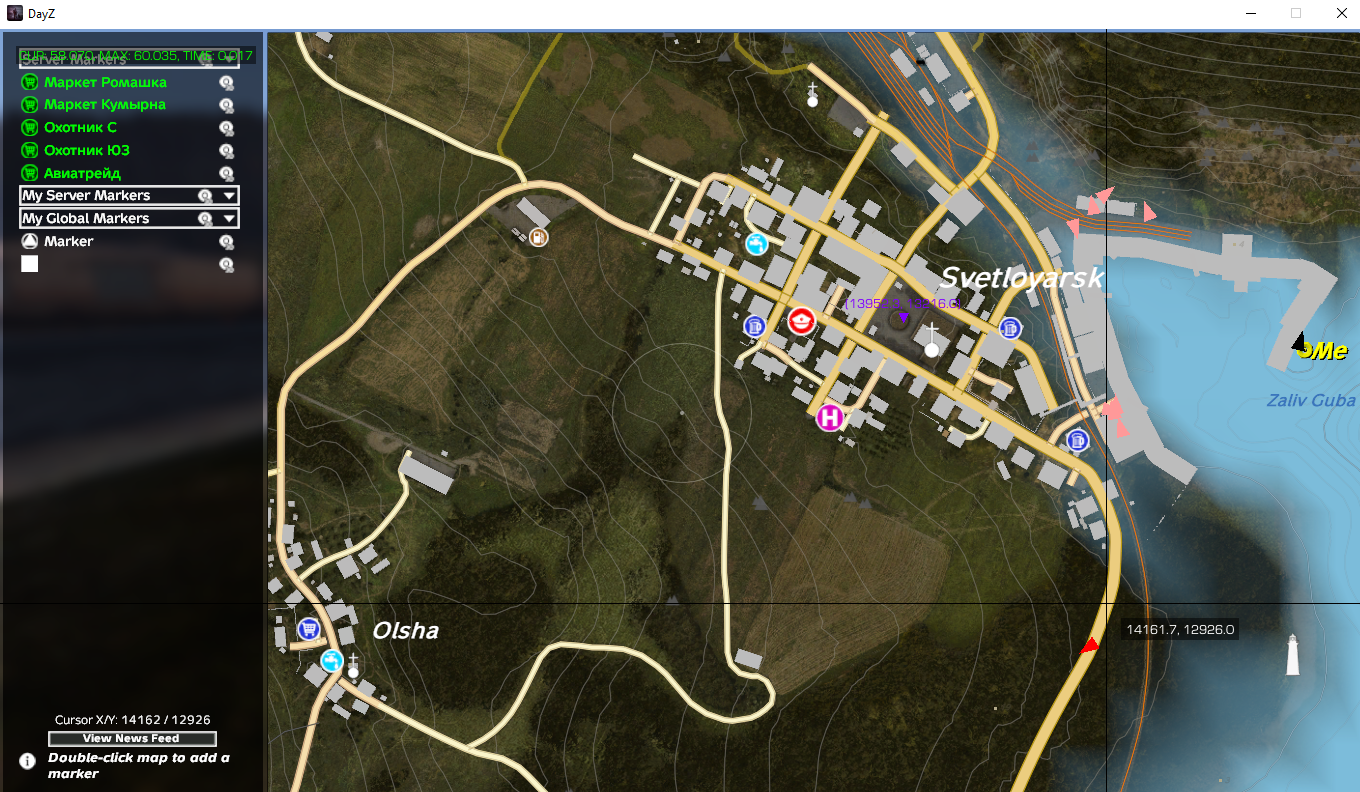1360x792 pixels.
Task: Click the blue beer mug pub icon west of Svetloyarsk center
Action: (755, 326)
